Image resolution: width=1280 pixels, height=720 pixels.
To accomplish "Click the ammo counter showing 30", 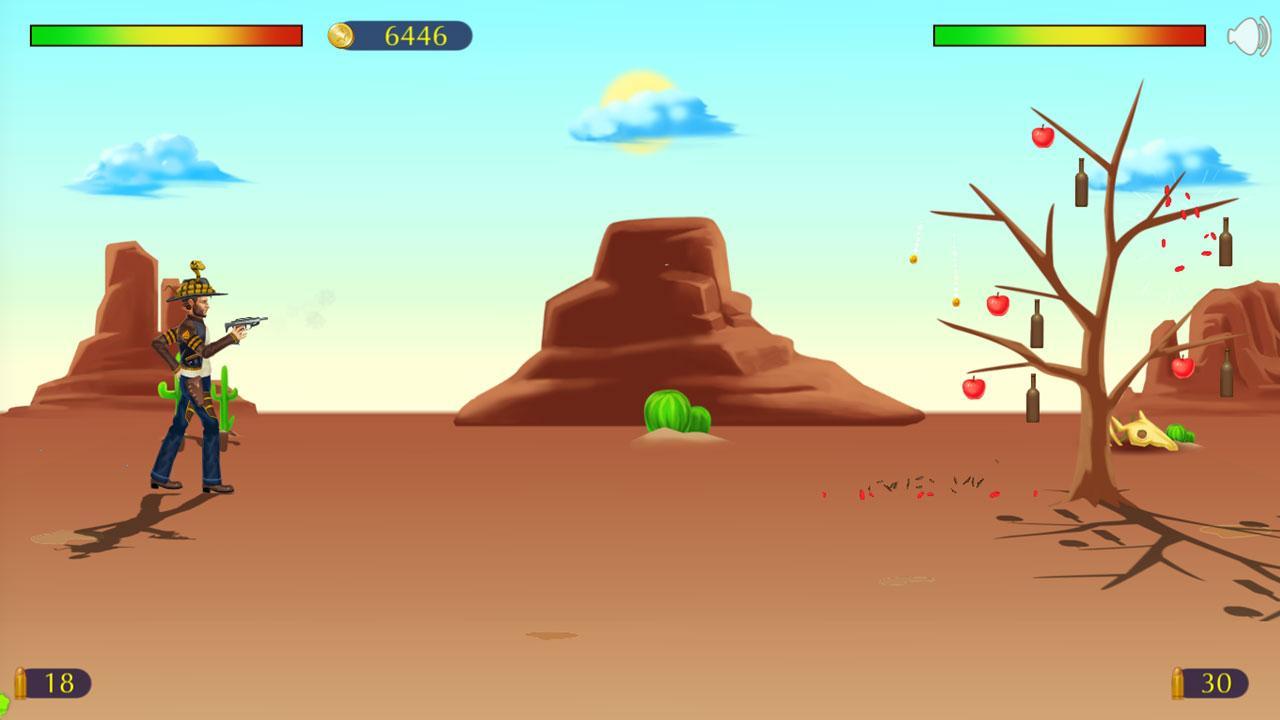I will click(x=1218, y=684).
